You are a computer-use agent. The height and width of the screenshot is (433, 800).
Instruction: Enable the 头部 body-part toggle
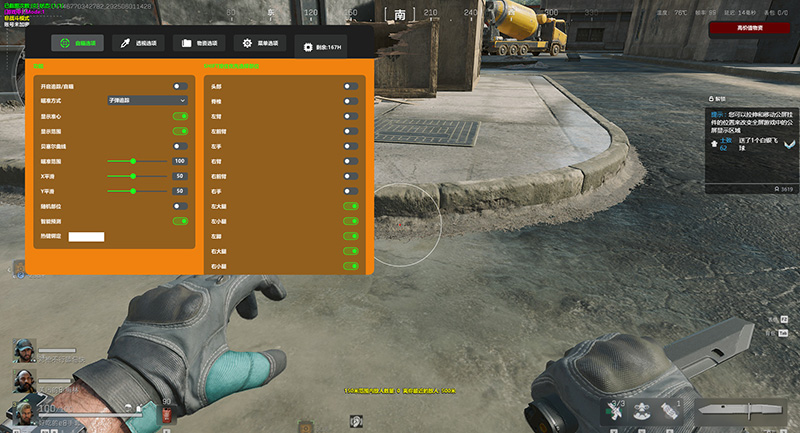350,87
